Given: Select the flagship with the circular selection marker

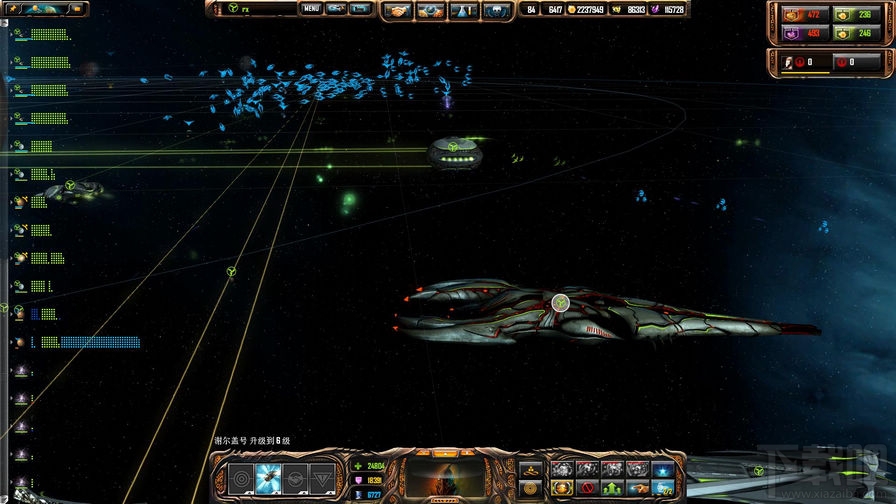Looking at the screenshot, I should click(x=560, y=302).
